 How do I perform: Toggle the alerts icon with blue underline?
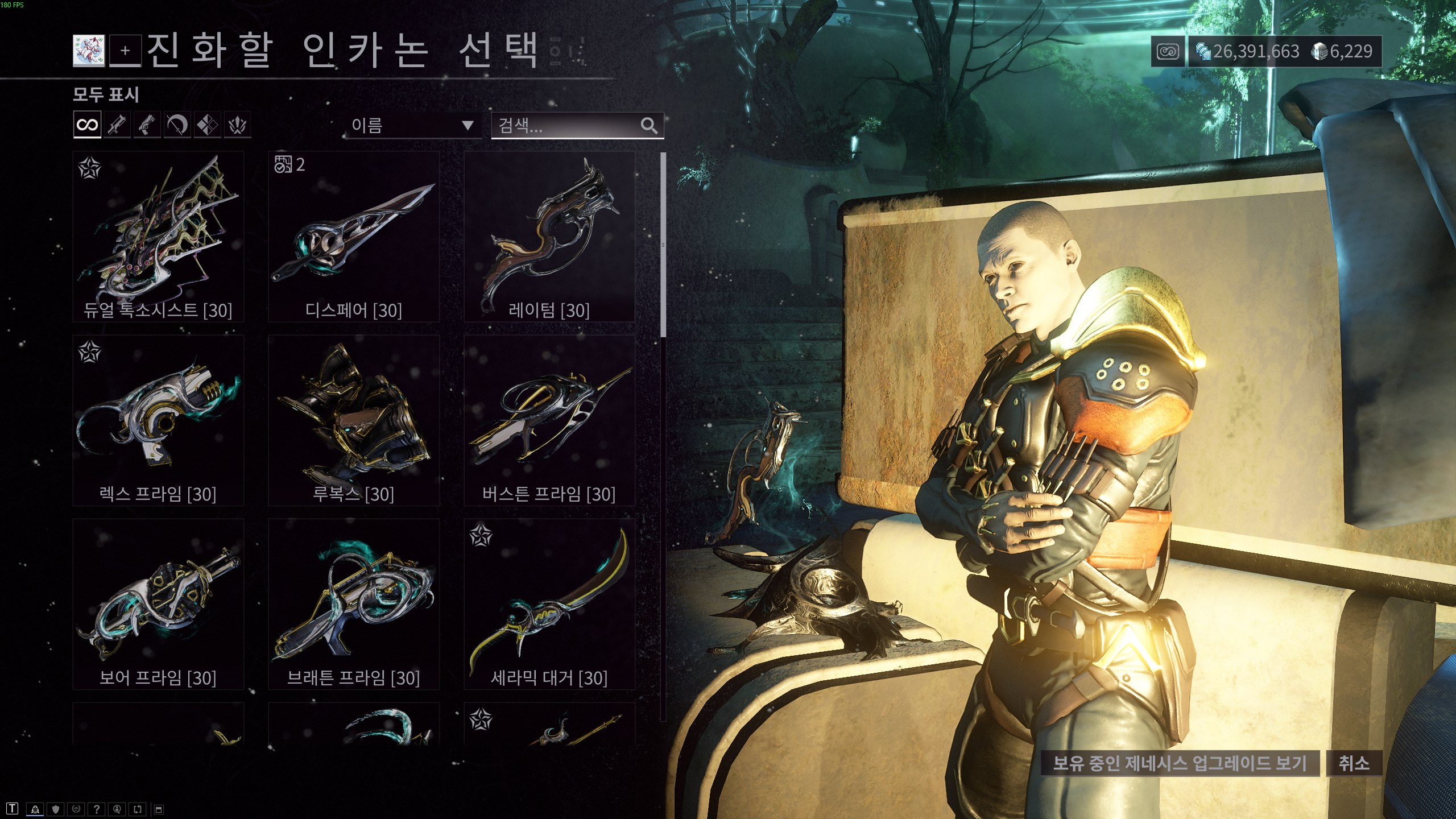(35, 810)
